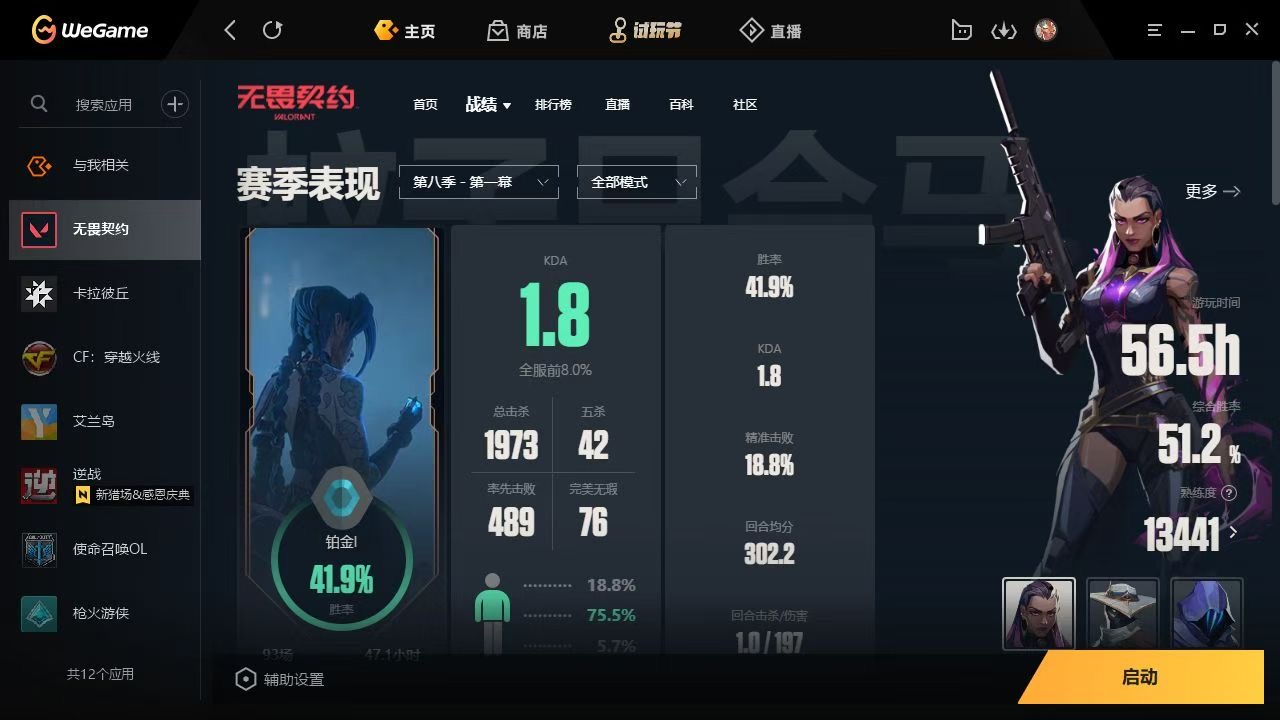Open CF 穿越火线 from sidebar
Image resolution: width=1280 pixels, height=720 pixels.
[39, 357]
